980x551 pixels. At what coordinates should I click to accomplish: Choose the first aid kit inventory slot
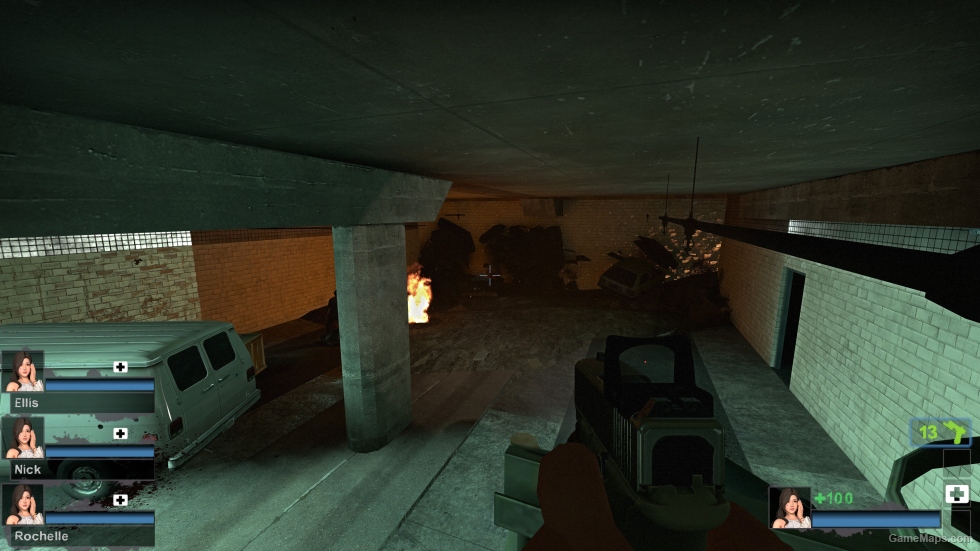coord(955,493)
